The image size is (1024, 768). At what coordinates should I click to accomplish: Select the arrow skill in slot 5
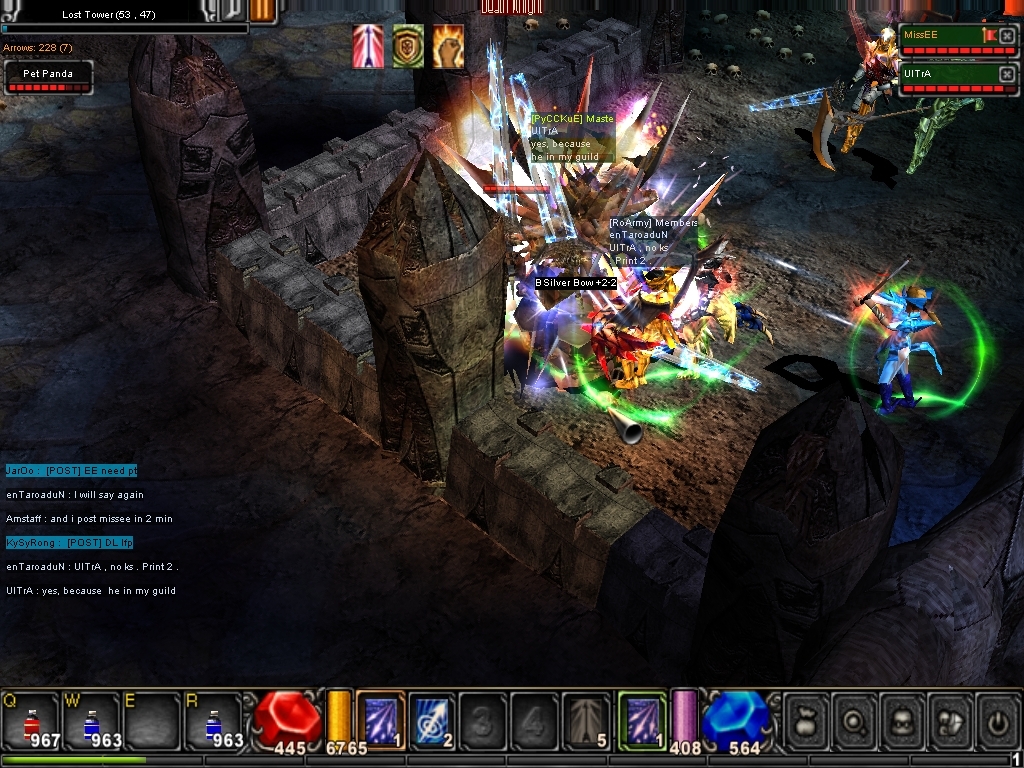pyautogui.click(x=586, y=720)
